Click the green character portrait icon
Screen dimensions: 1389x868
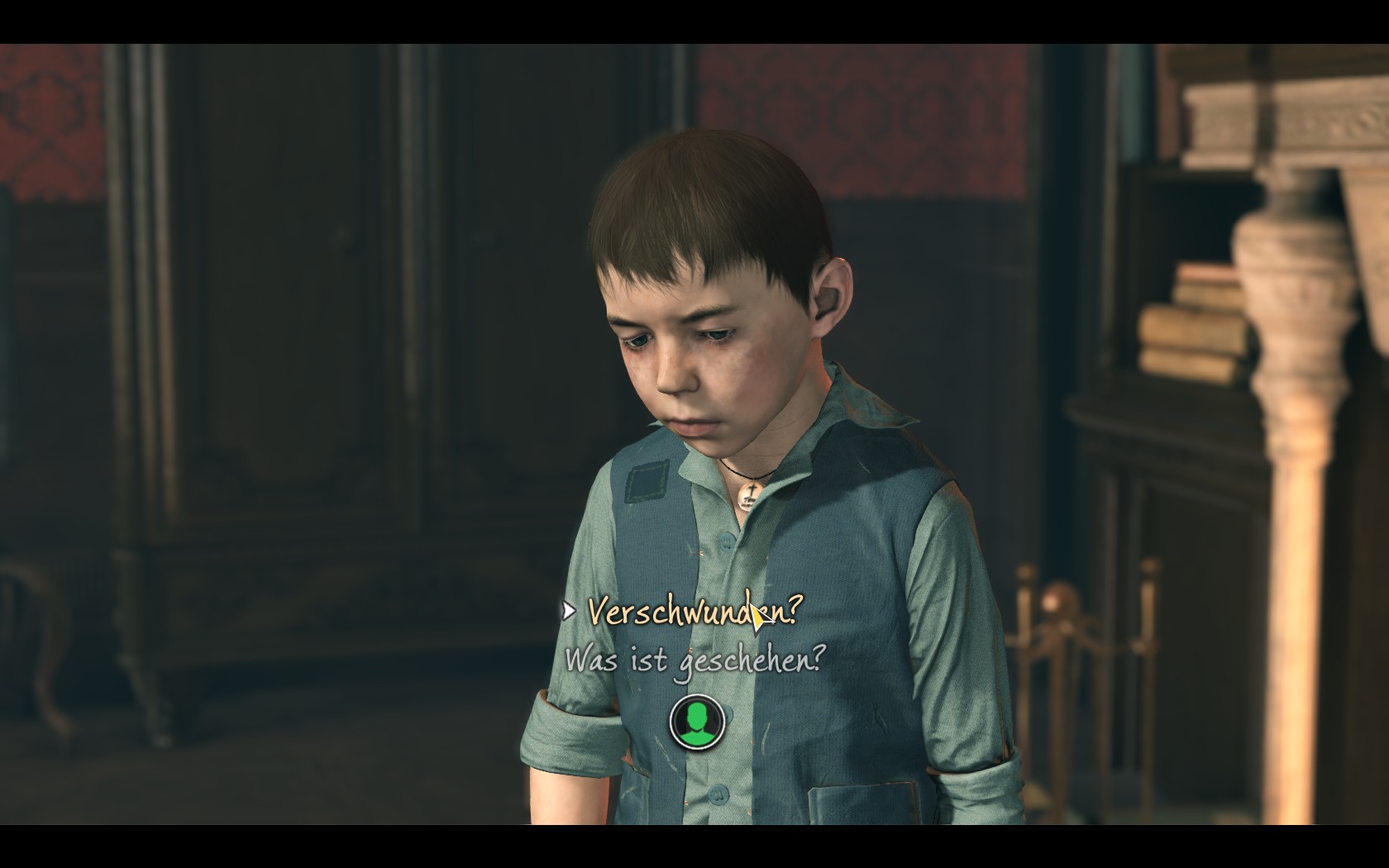pos(697,721)
